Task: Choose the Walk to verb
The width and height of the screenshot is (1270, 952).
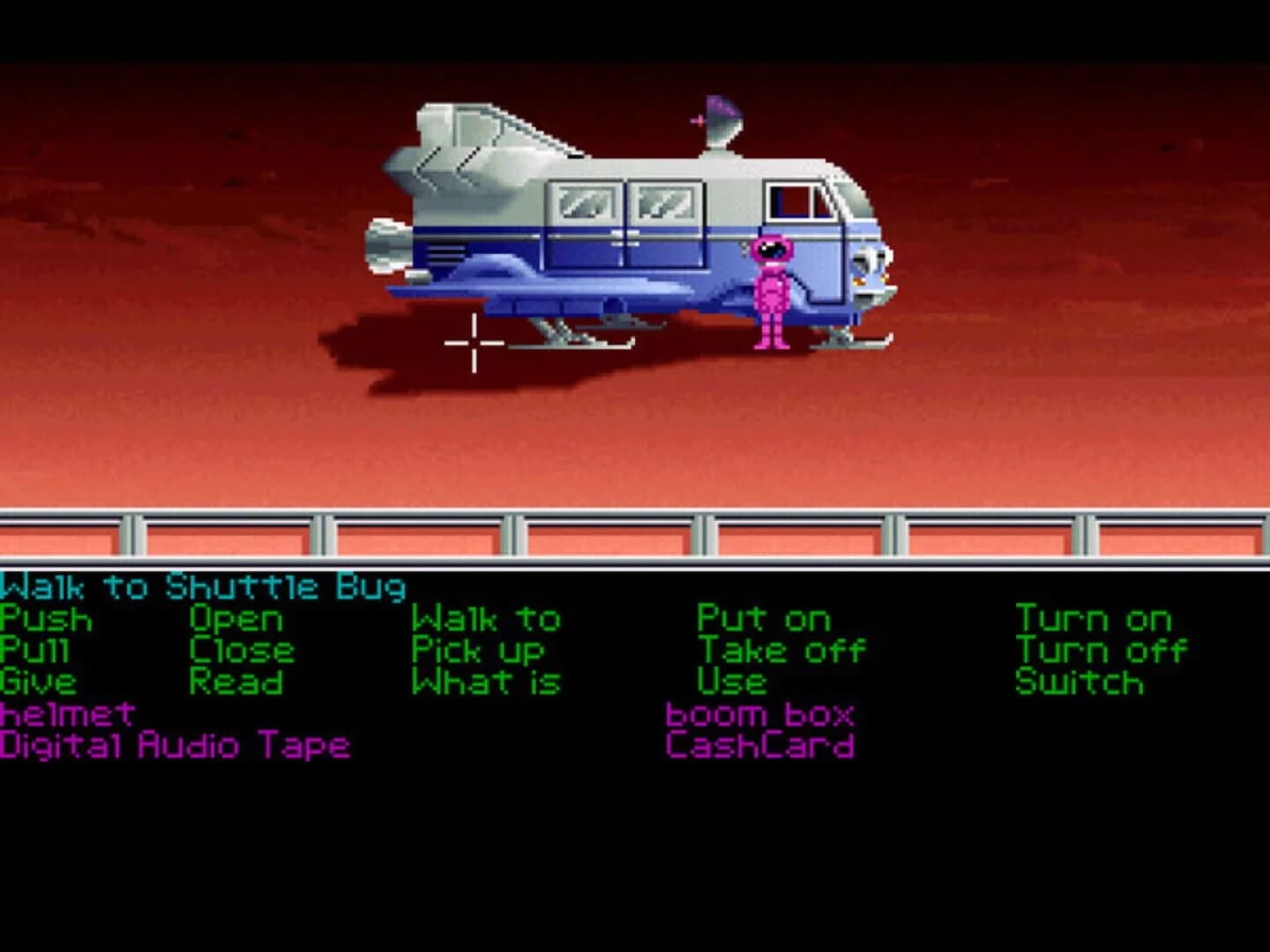Action: tap(486, 619)
